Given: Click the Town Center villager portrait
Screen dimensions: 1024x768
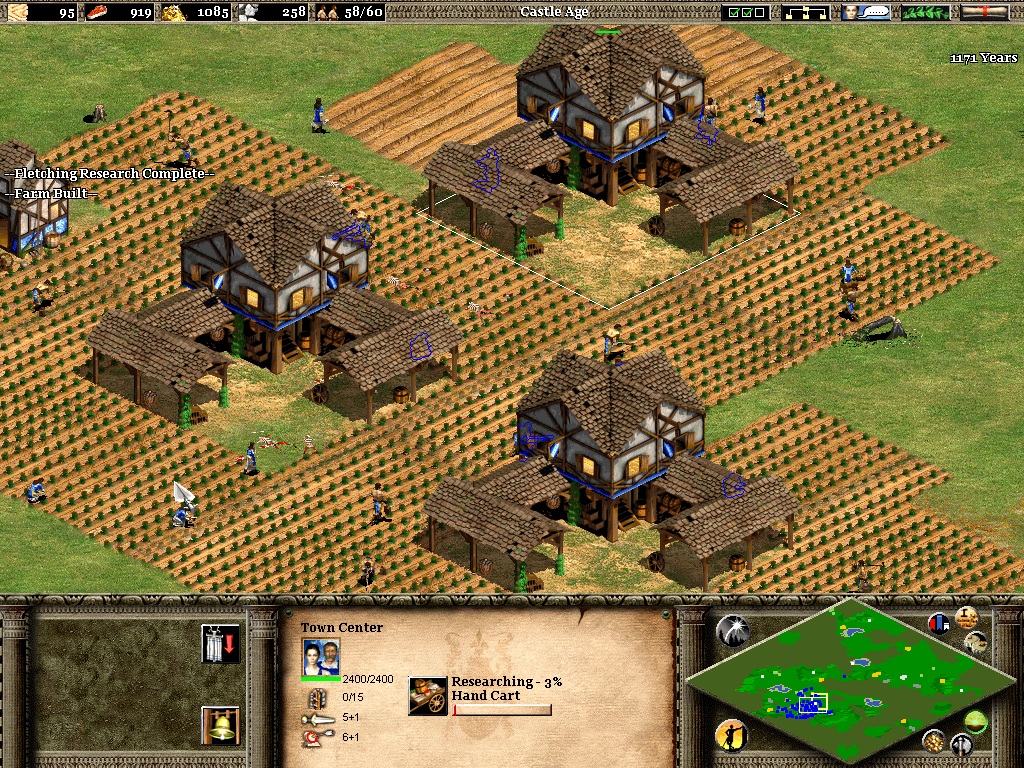Looking at the screenshot, I should pos(321,657).
